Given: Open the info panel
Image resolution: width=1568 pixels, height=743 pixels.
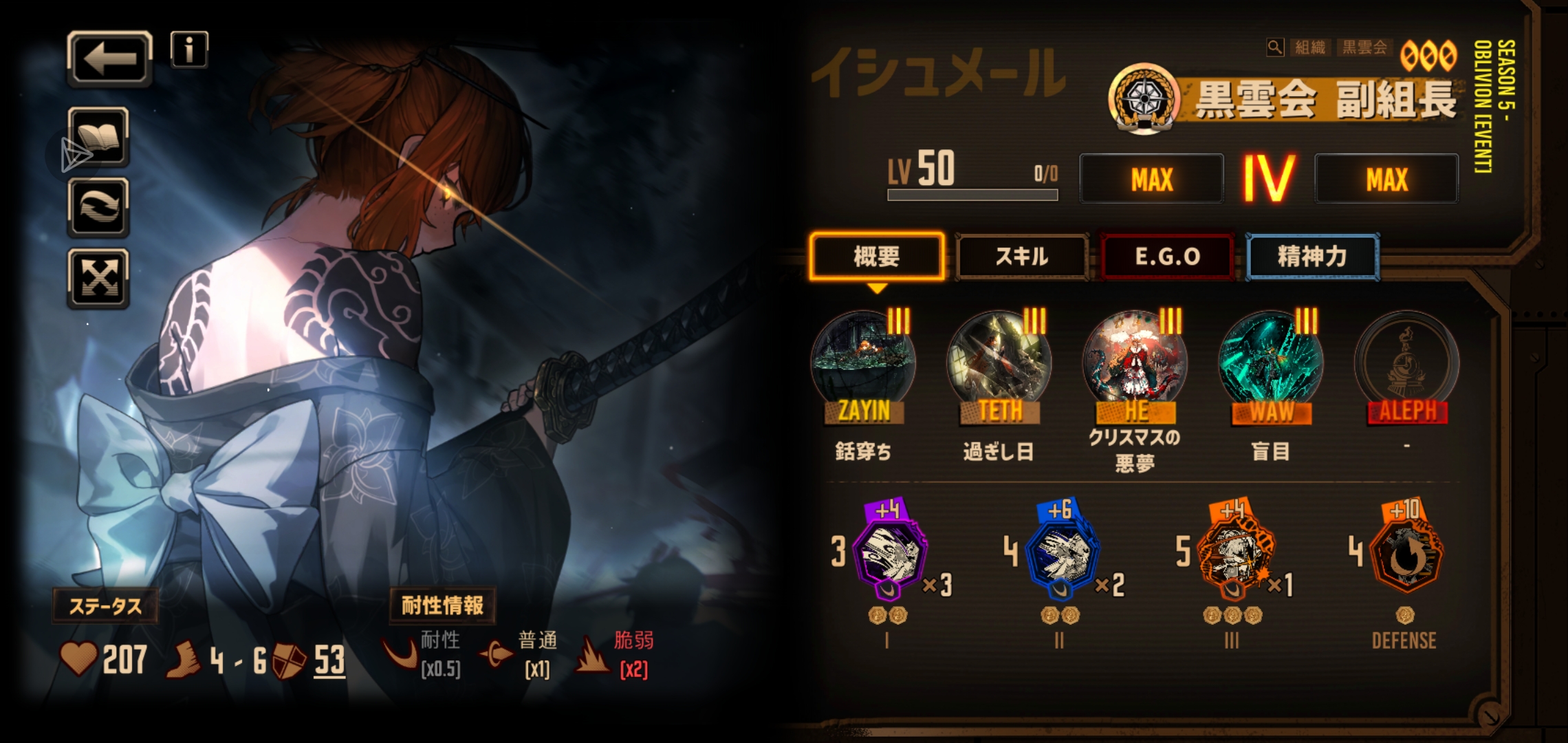Looking at the screenshot, I should (x=189, y=50).
